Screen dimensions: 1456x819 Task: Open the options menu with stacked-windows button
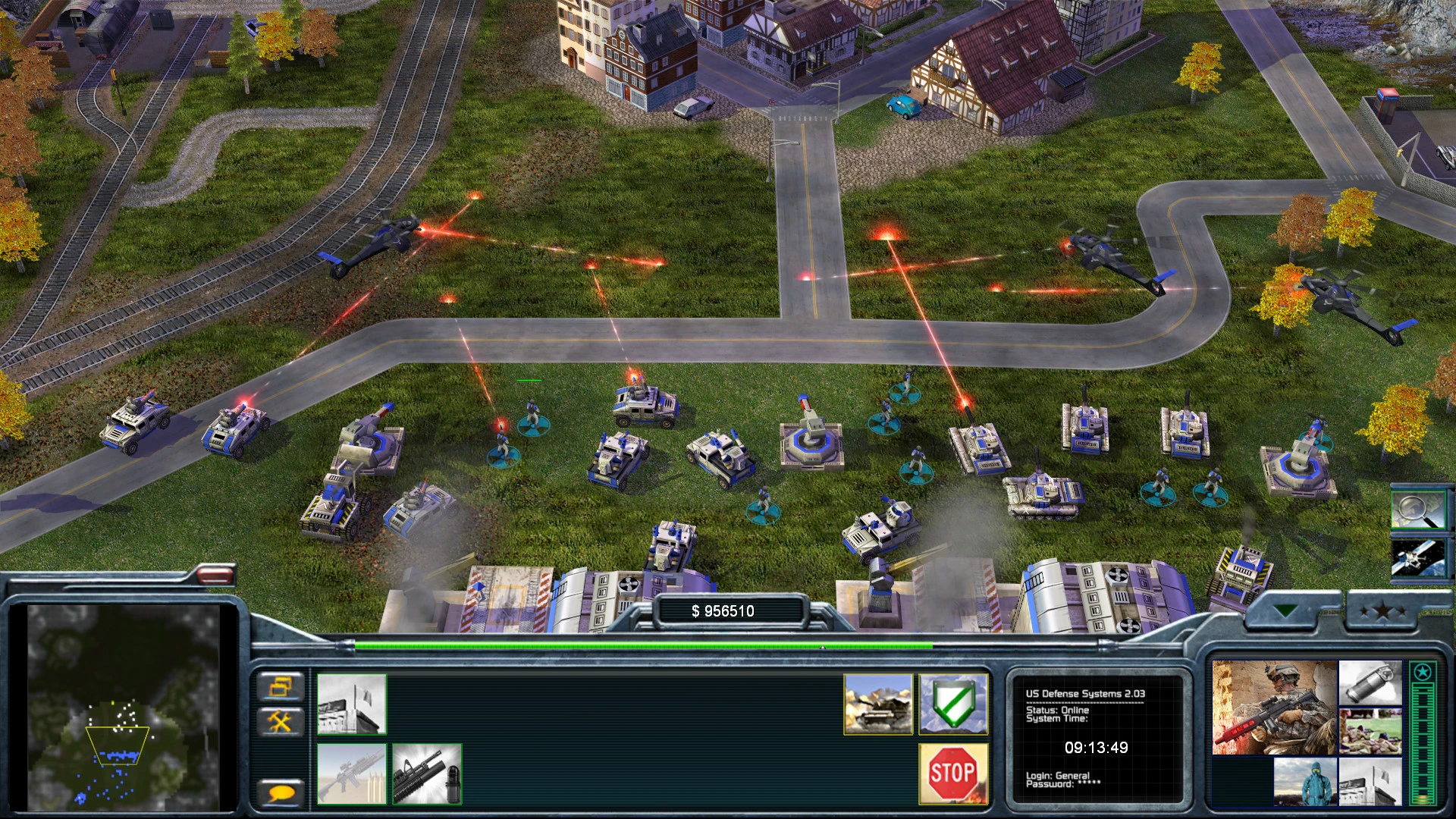point(281,687)
